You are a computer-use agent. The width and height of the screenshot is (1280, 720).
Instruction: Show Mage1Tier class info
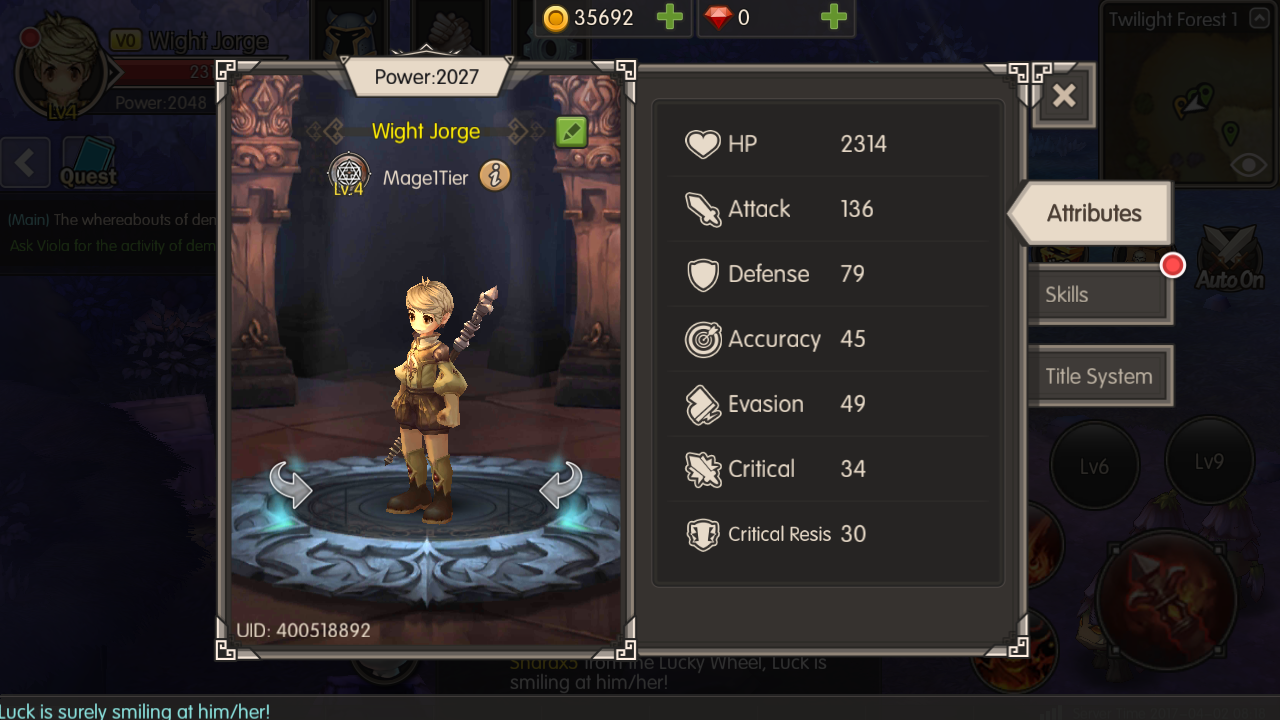[495, 177]
